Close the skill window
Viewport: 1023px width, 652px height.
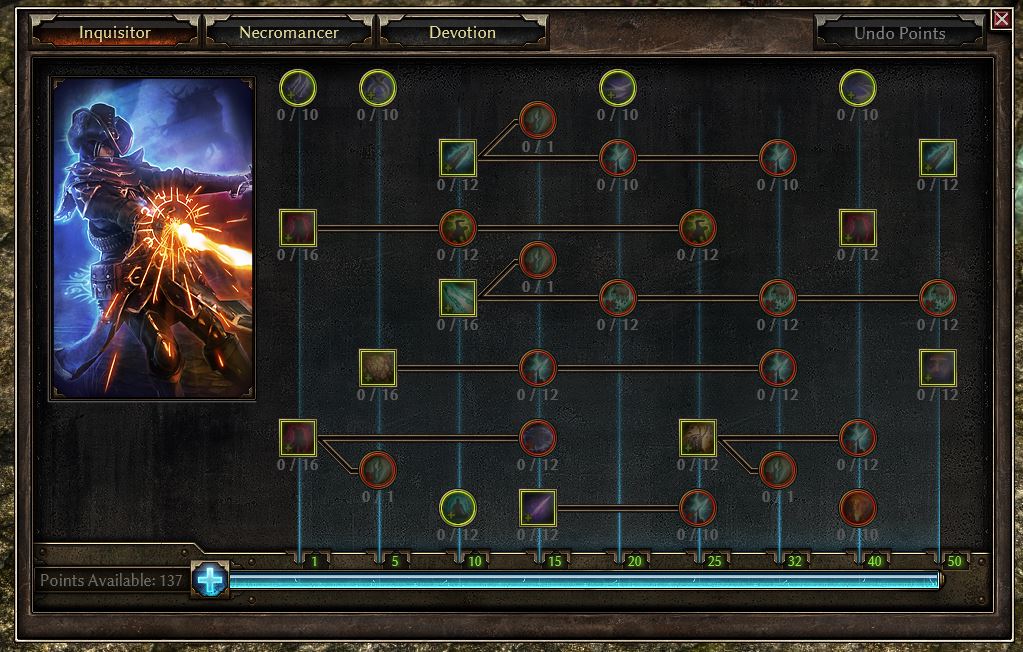(1001, 19)
